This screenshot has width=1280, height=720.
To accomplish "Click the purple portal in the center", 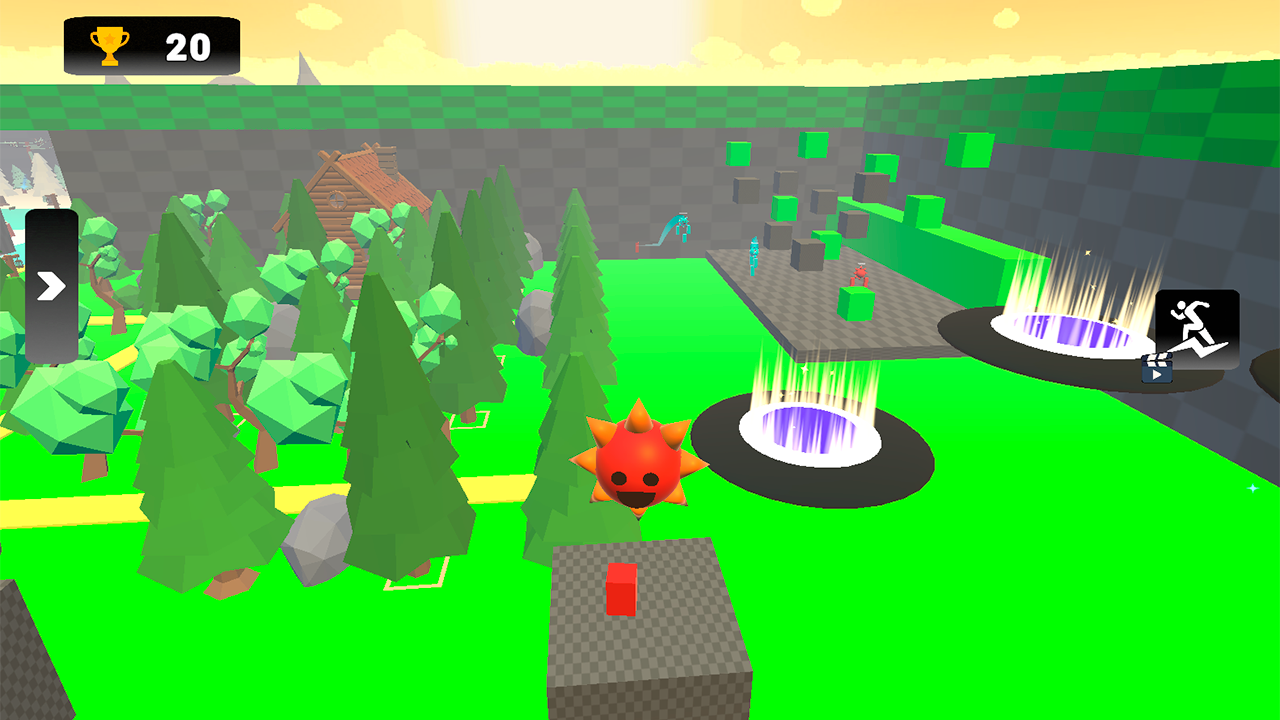I will point(810,430).
